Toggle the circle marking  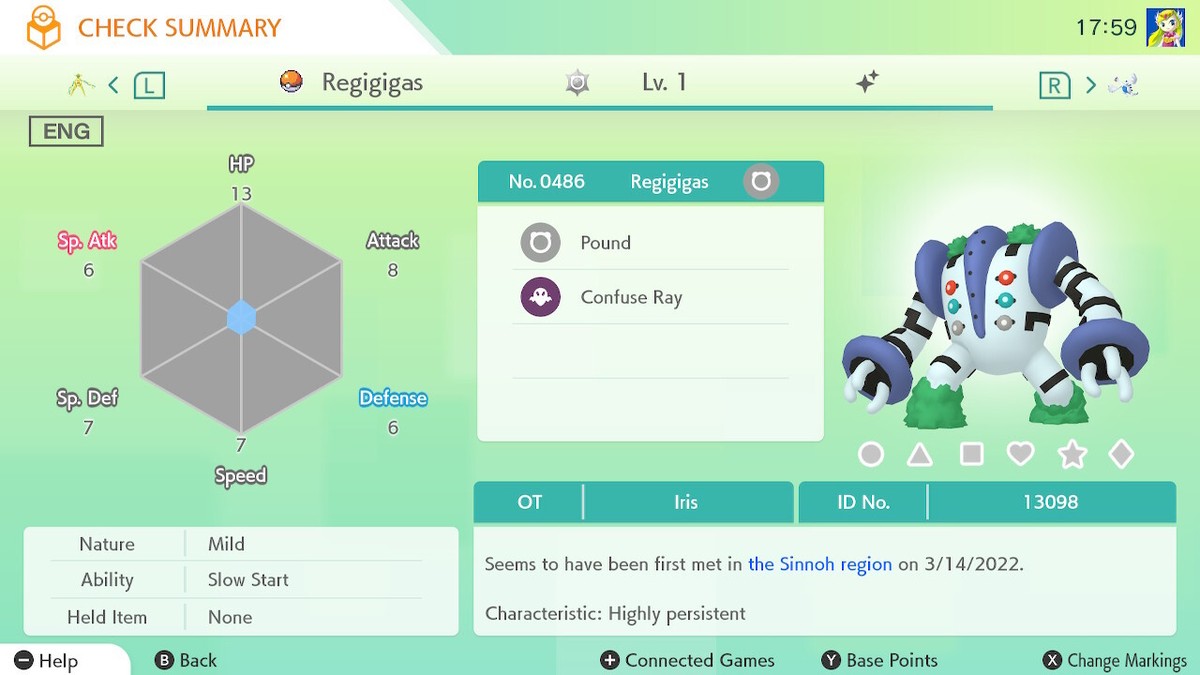(871, 455)
